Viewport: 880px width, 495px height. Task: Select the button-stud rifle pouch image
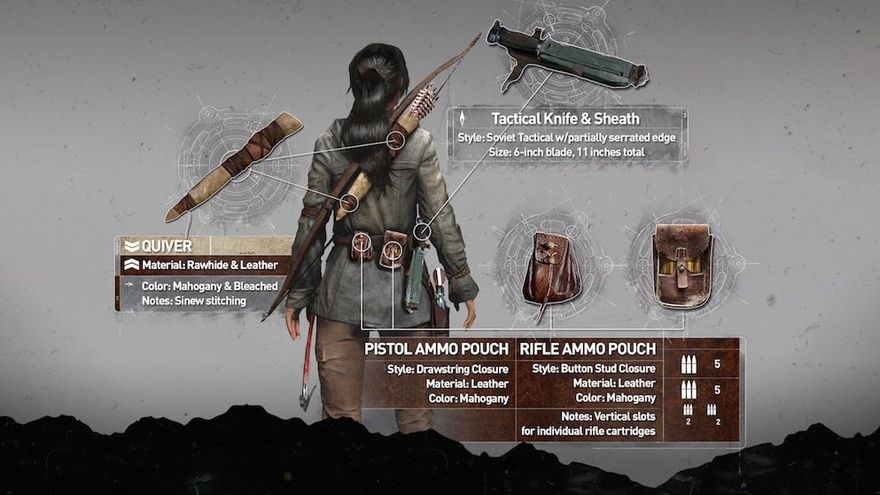[x=682, y=265]
